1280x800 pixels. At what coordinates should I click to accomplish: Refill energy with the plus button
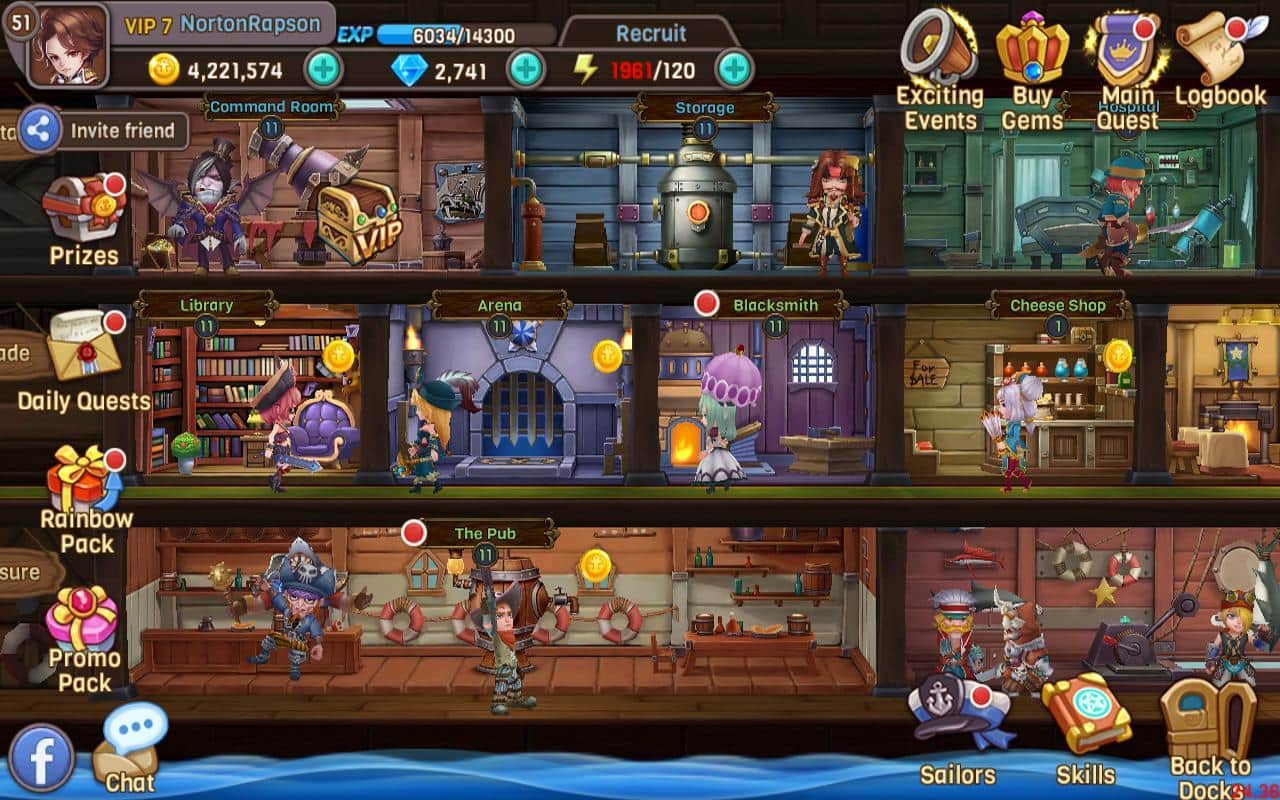[x=734, y=70]
